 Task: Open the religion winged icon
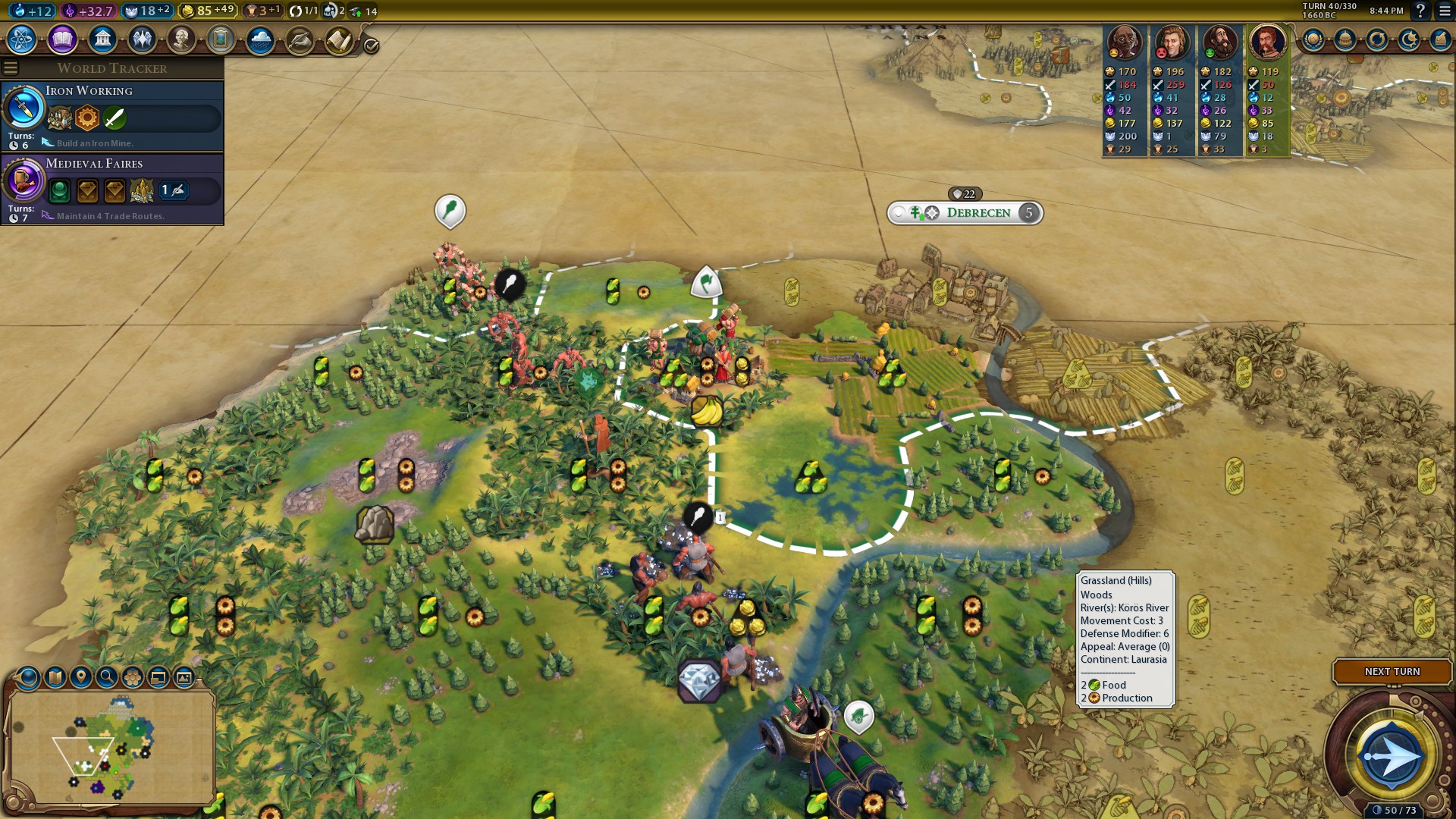[142, 39]
